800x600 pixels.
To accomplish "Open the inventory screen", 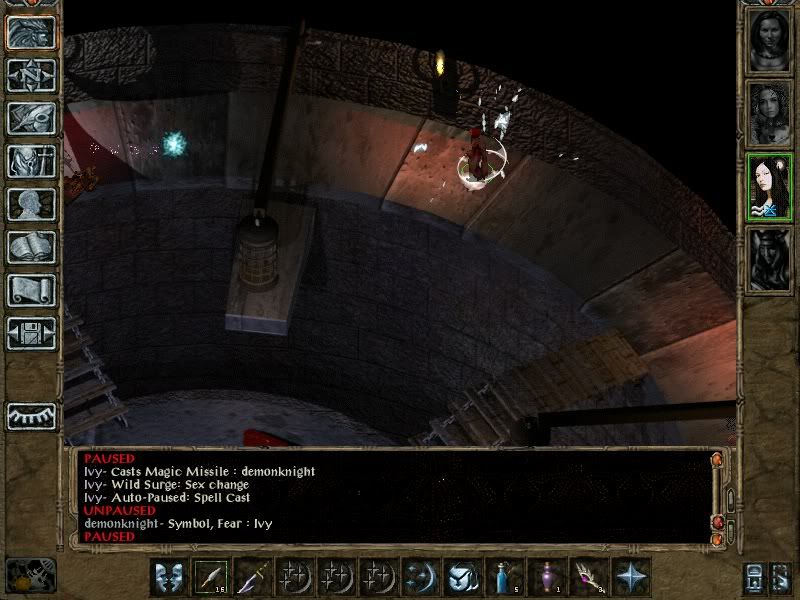I will coord(31,161).
